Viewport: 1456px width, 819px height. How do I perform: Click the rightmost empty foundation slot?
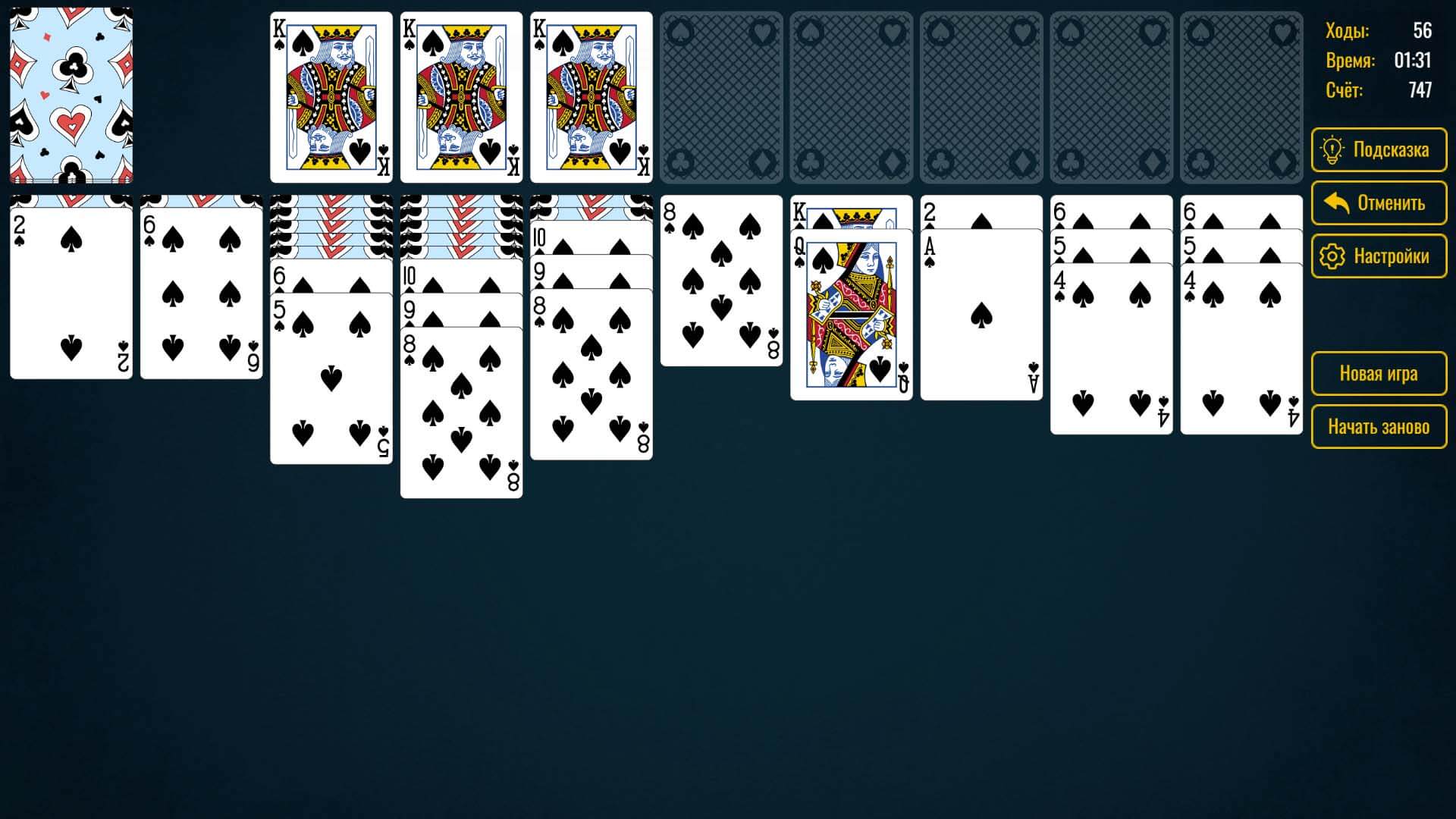coord(1244,96)
